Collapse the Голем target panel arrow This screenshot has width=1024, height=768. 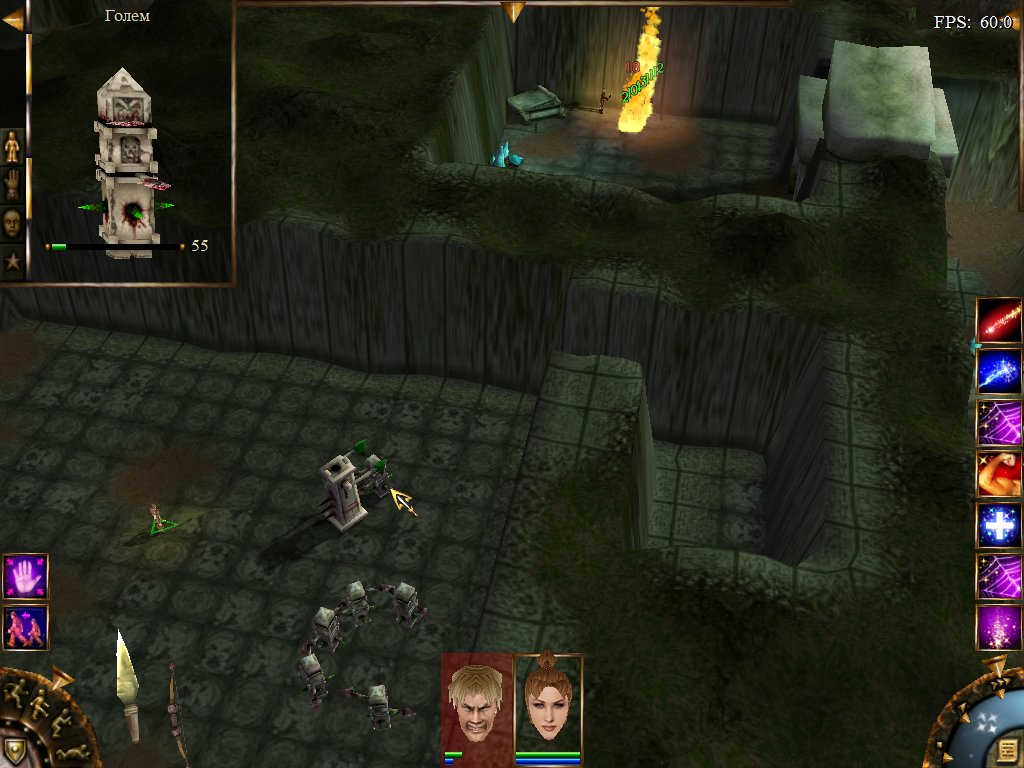click(x=13, y=20)
